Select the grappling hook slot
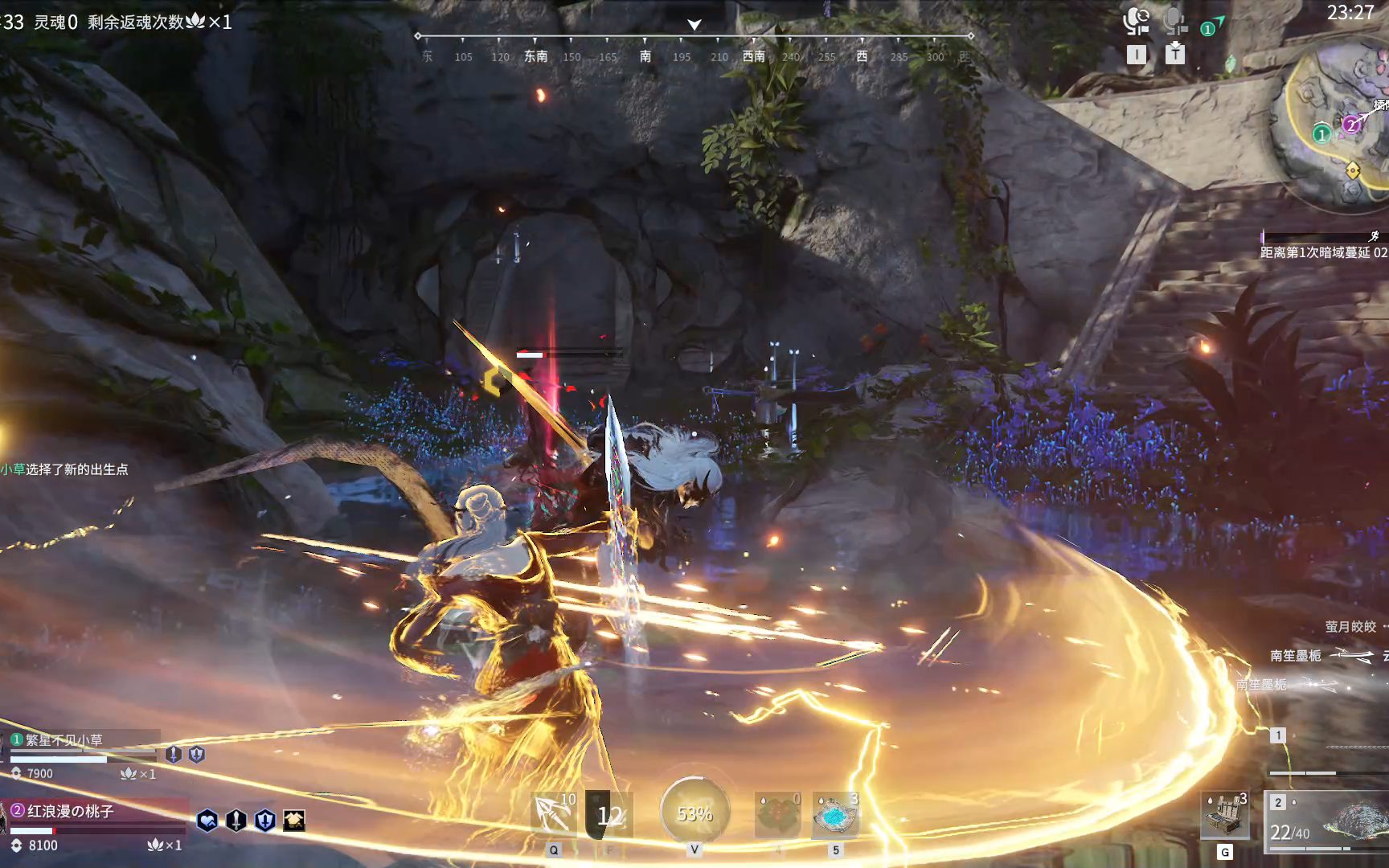This screenshot has height=868, width=1389. click(x=553, y=814)
